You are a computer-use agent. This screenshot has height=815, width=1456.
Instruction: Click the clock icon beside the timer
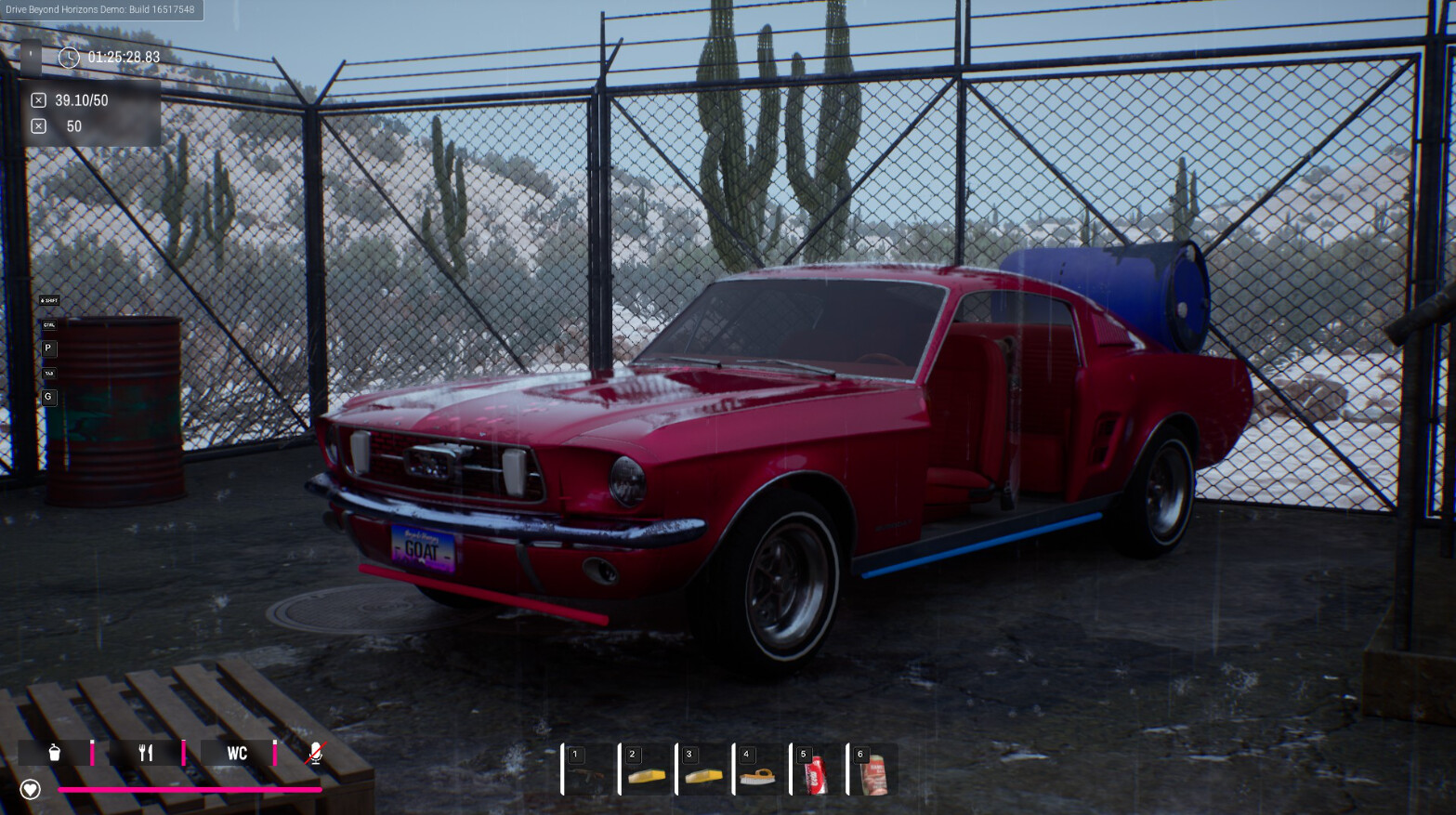[x=69, y=58]
